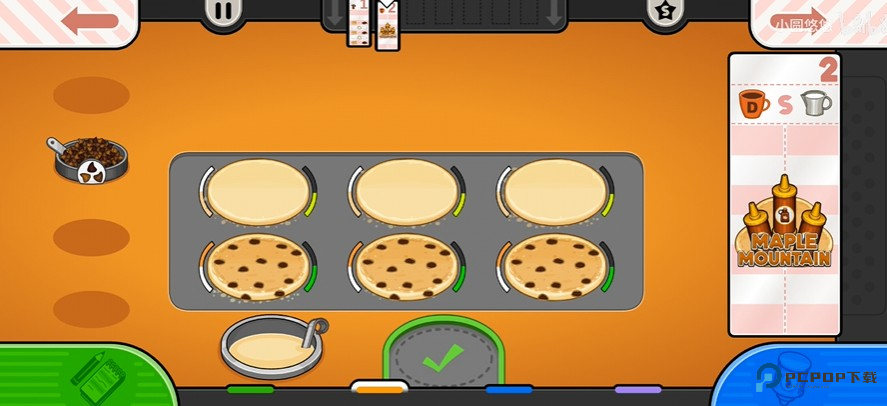Switch to the purple station tab

coord(638,389)
